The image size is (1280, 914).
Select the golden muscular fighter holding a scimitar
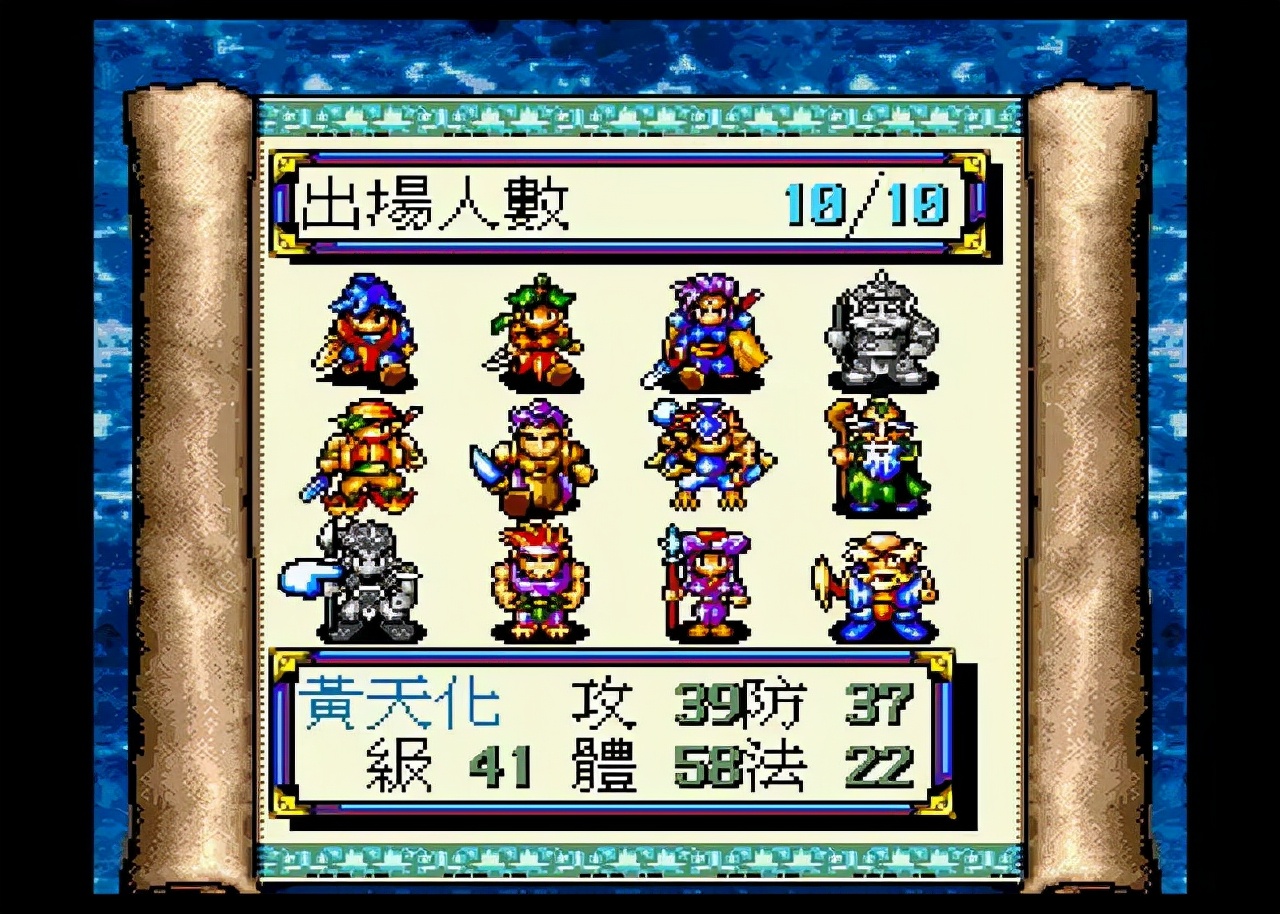click(x=537, y=456)
